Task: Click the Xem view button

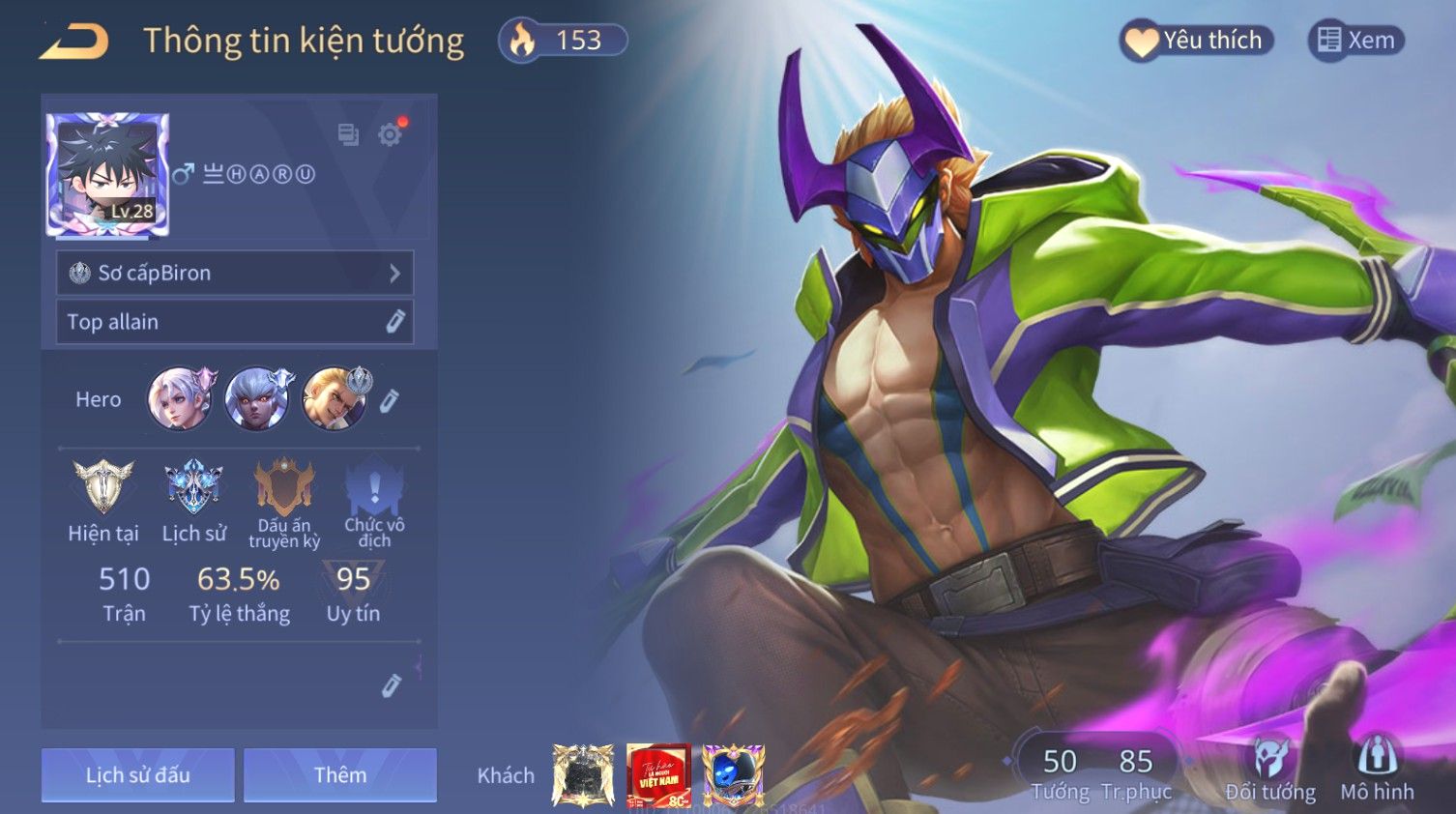Action: (x=1355, y=41)
